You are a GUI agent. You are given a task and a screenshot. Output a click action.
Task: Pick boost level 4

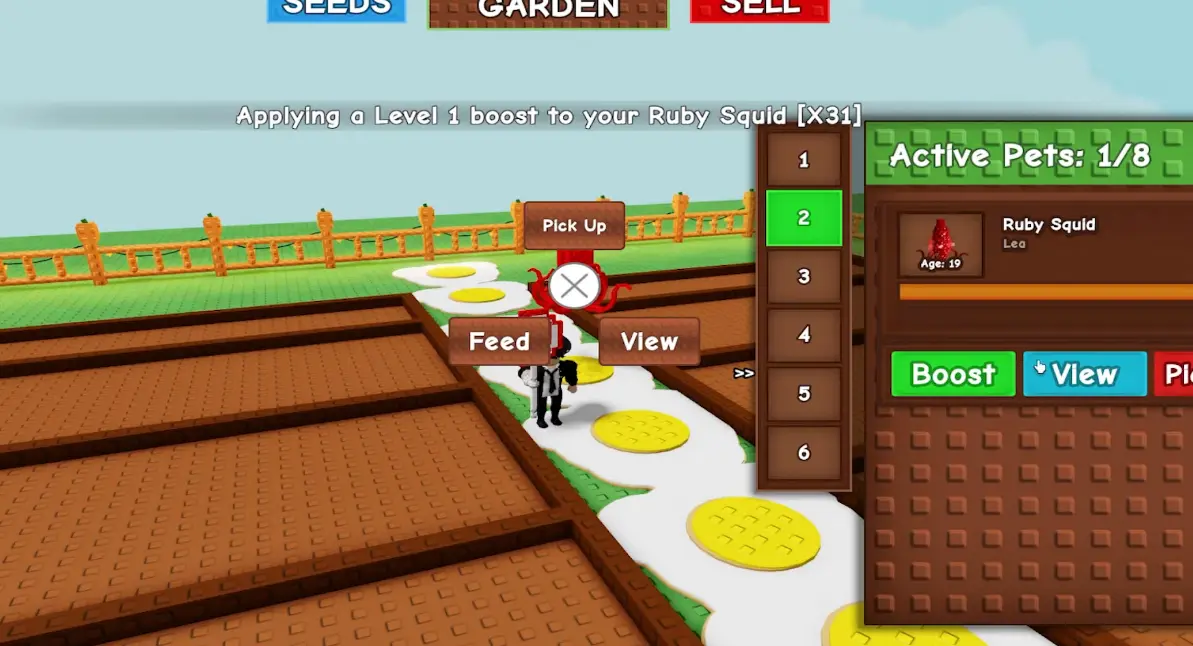click(803, 336)
